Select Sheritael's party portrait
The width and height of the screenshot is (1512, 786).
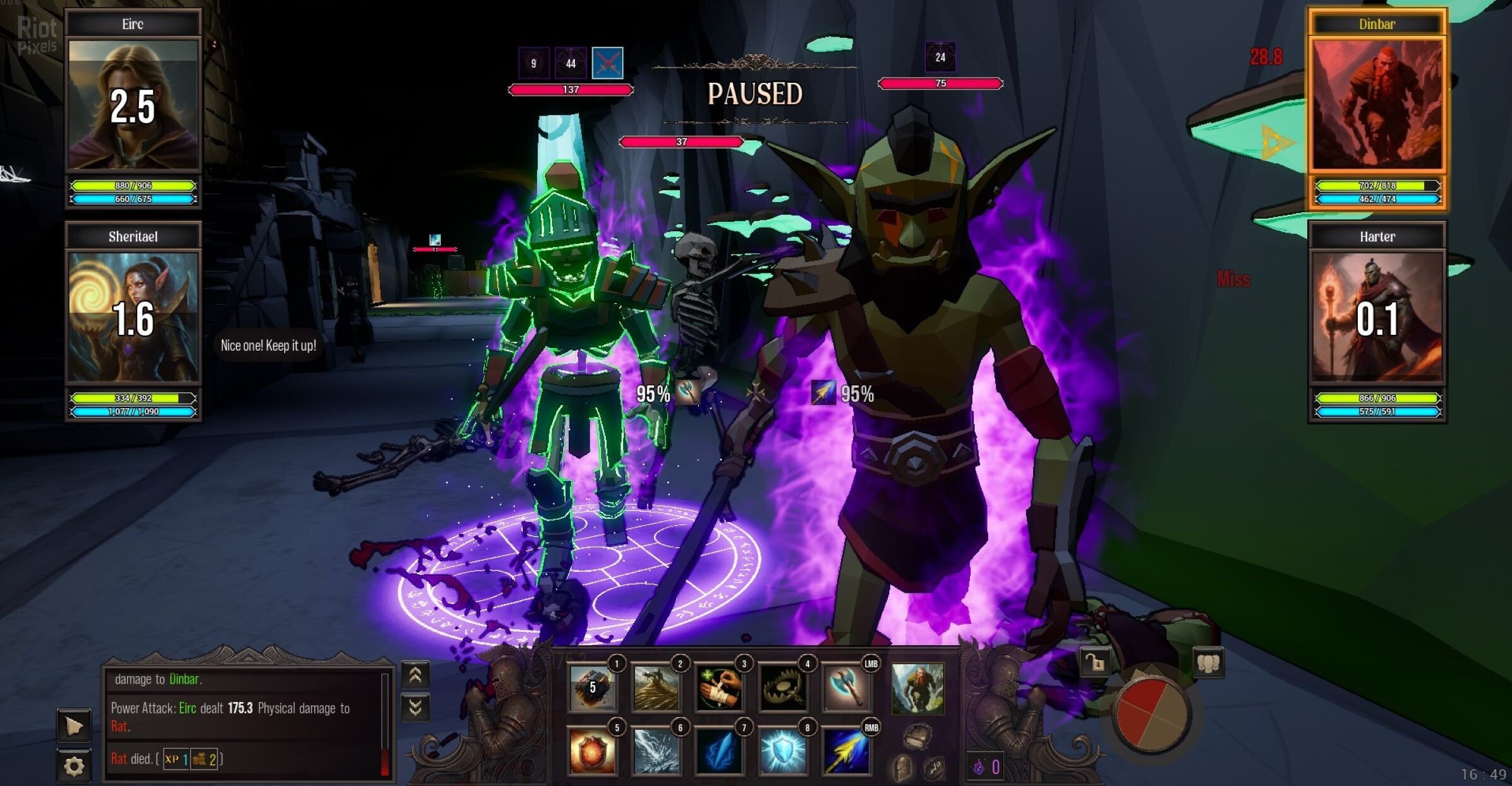pyautogui.click(x=133, y=317)
